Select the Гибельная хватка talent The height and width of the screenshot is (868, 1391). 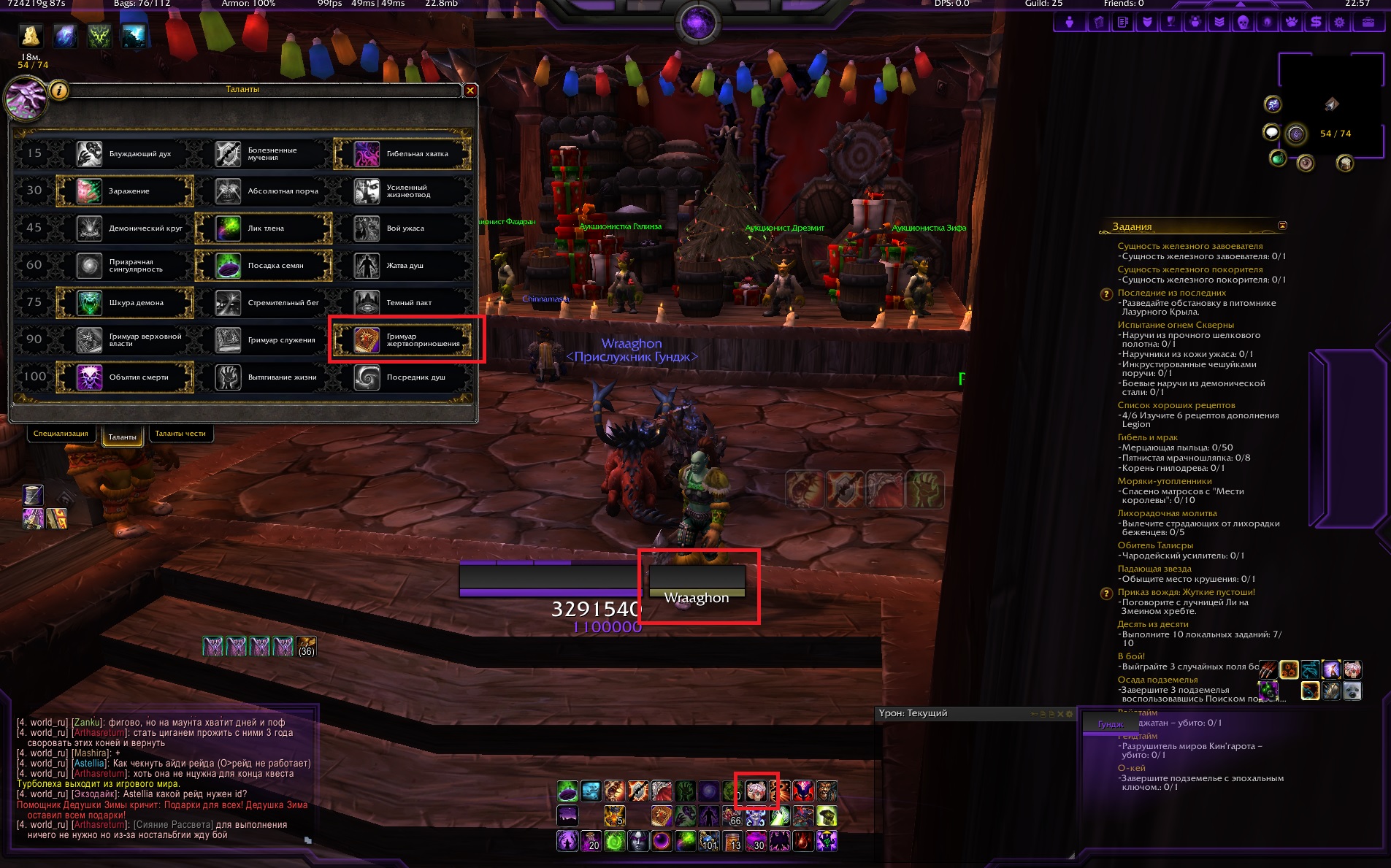(x=402, y=154)
